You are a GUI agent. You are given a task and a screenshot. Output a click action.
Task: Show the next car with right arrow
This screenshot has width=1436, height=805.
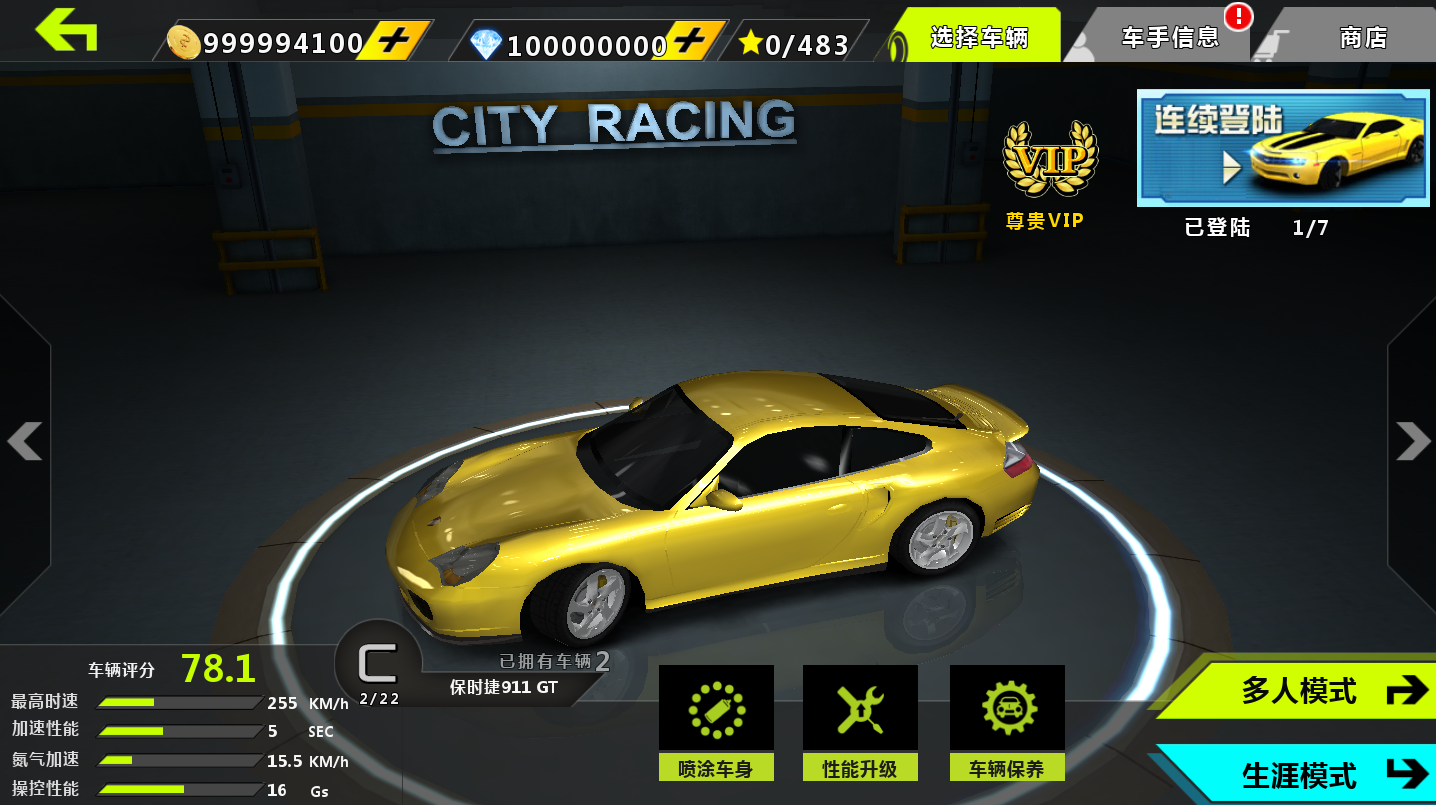pyautogui.click(x=1412, y=441)
